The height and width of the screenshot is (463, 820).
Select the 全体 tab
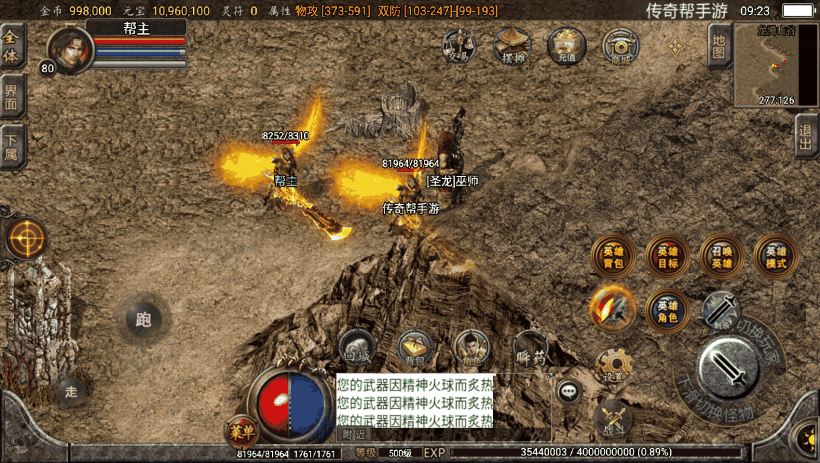click(11, 46)
